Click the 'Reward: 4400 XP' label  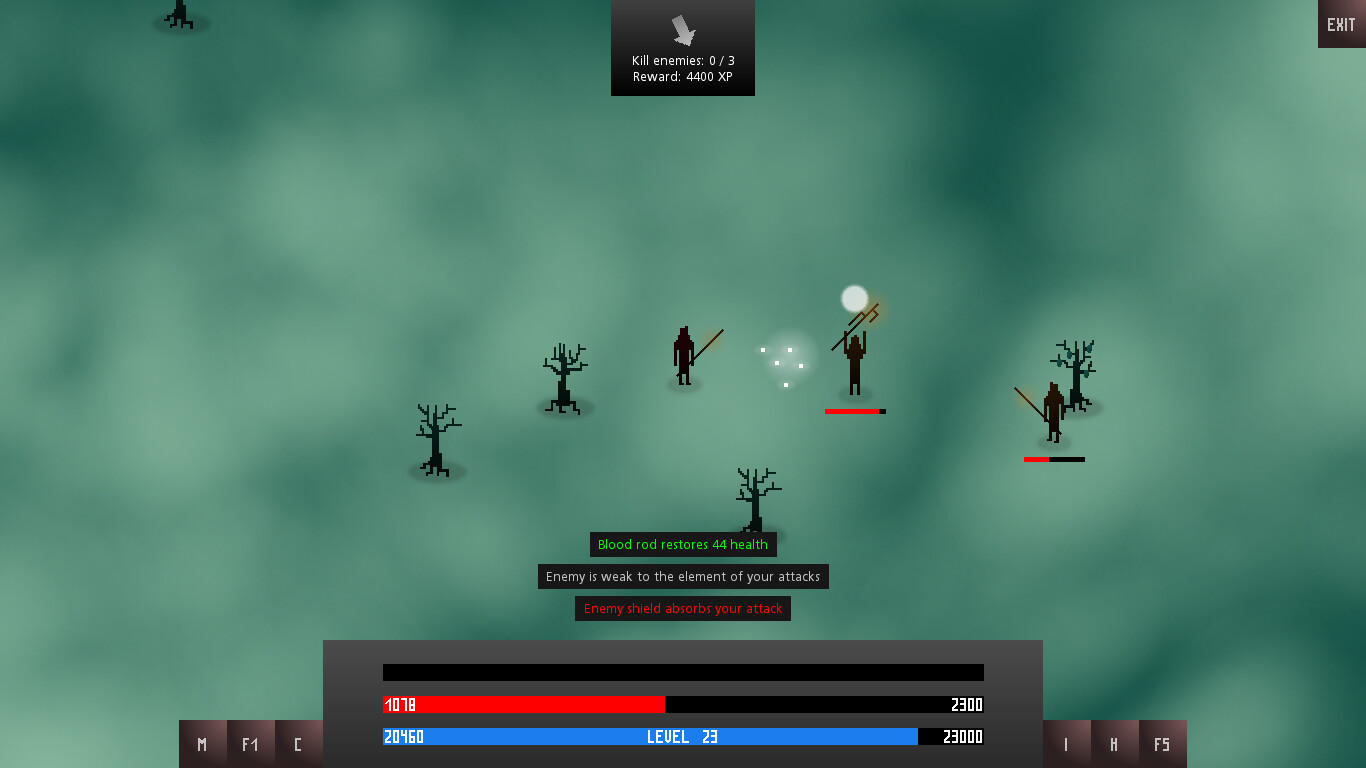point(683,76)
